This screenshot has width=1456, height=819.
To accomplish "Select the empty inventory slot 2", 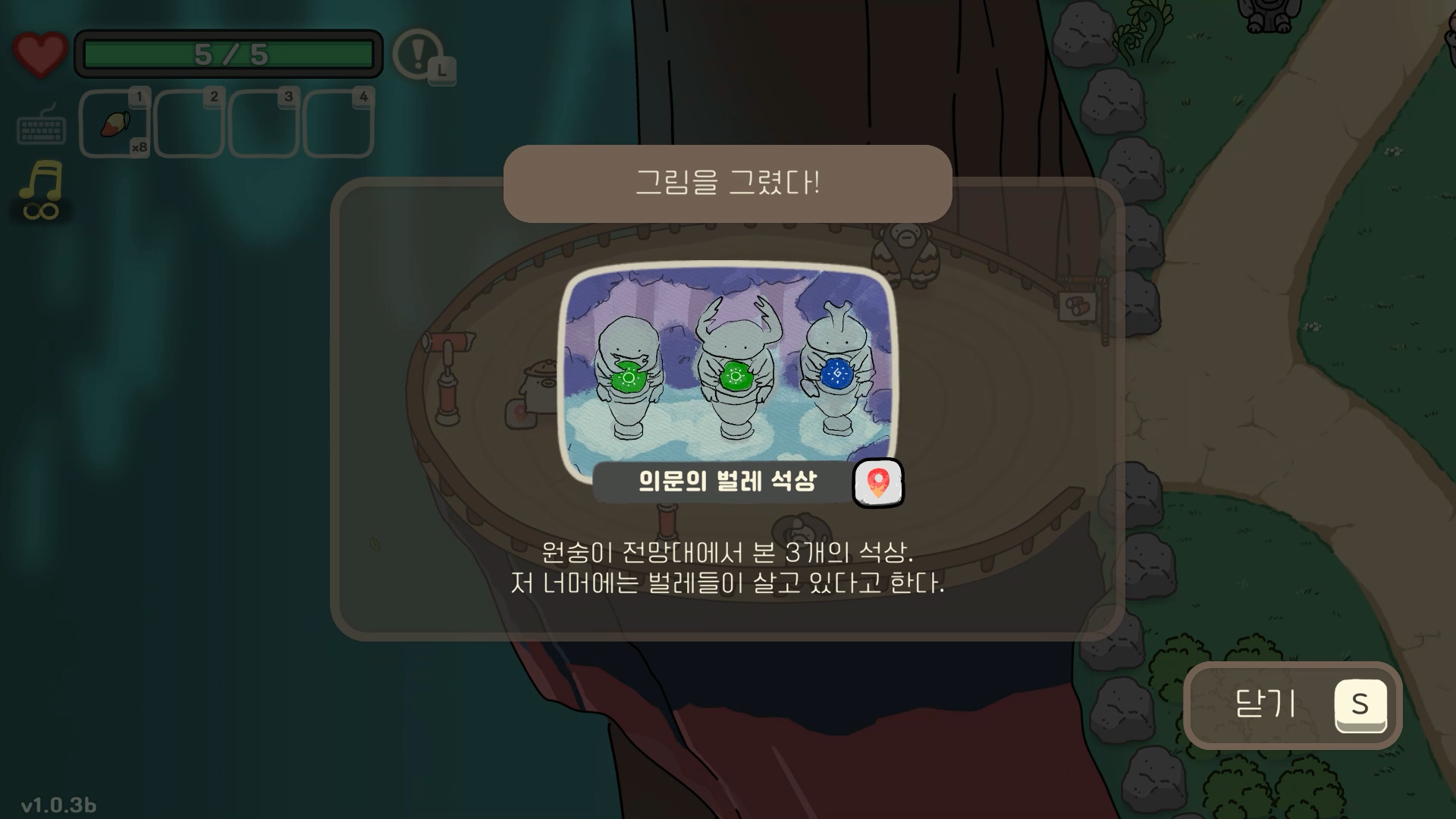I will 188,124.
